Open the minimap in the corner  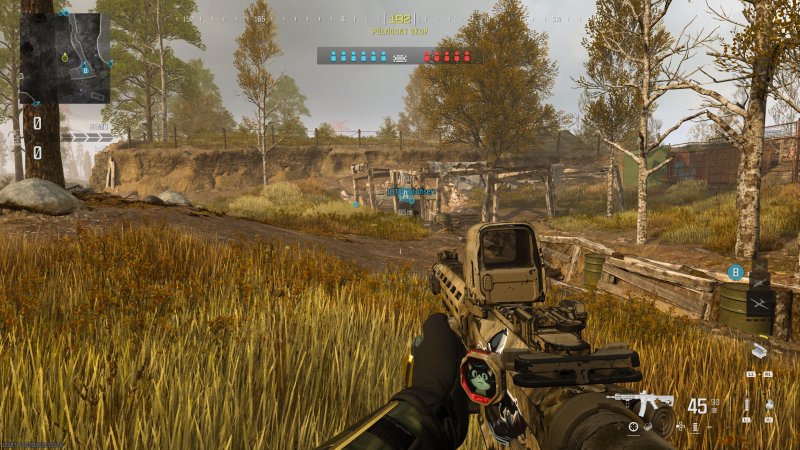(65, 58)
